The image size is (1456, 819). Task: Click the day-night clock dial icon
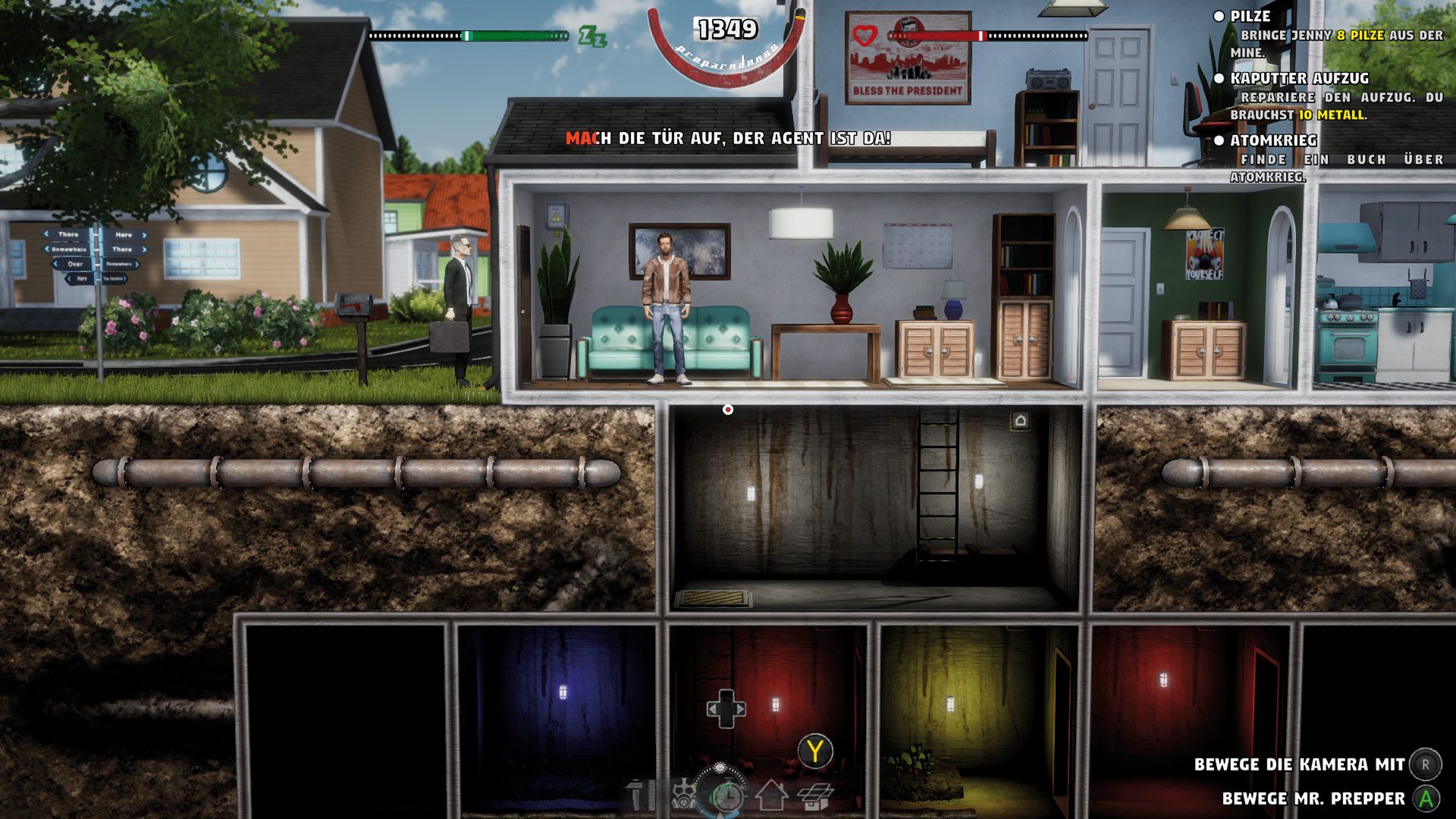(727, 796)
